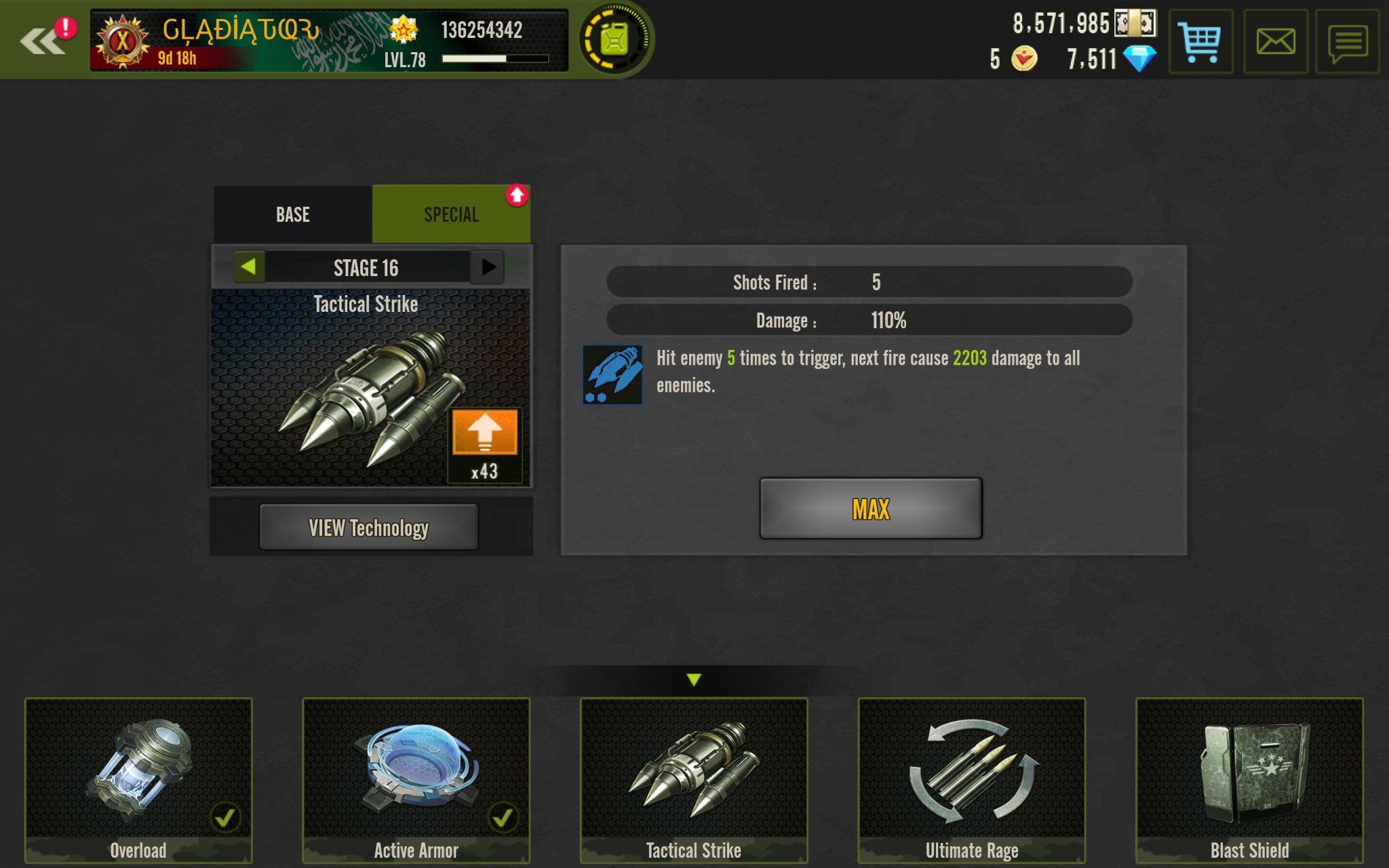Tap the blue diamond currency icon
Image resolution: width=1389 pixels, height=868 pixels.
coord(1139,59)
